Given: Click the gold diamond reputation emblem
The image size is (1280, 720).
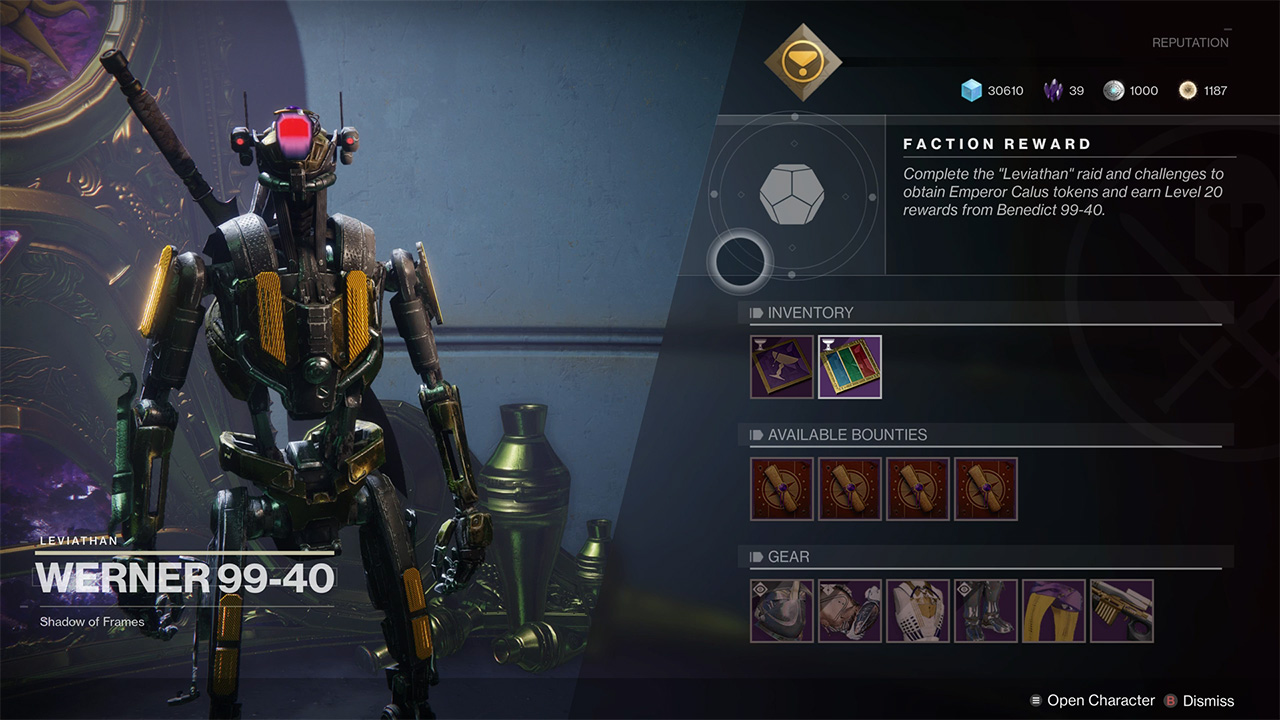Looking at the screenshot, I should click(803, 62).
